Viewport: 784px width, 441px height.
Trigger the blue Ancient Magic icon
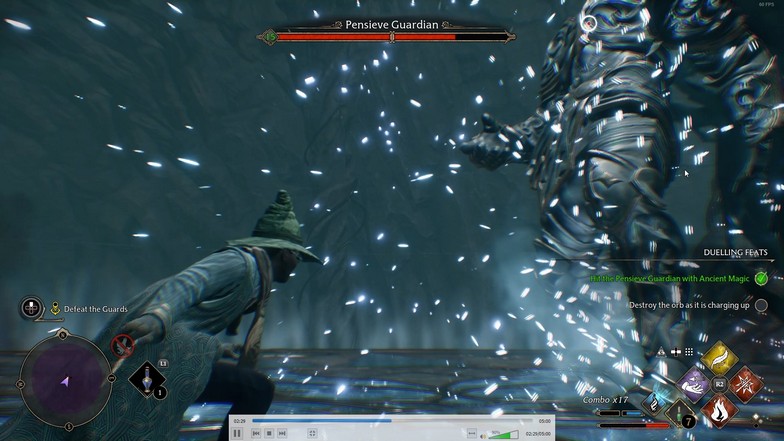point(653,402)
